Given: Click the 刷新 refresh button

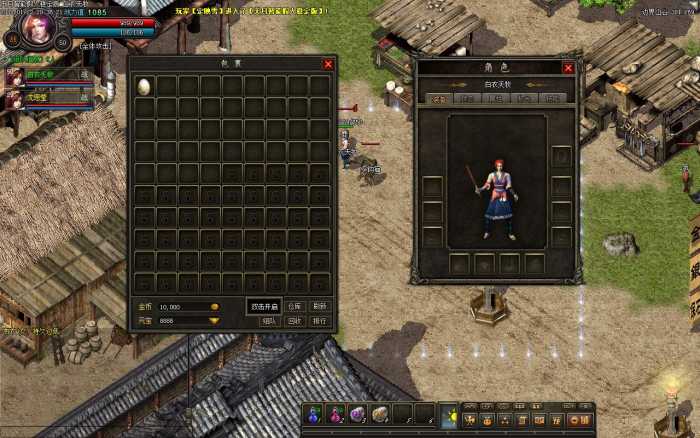Looking at the screenshot, I should click(320, 306).
